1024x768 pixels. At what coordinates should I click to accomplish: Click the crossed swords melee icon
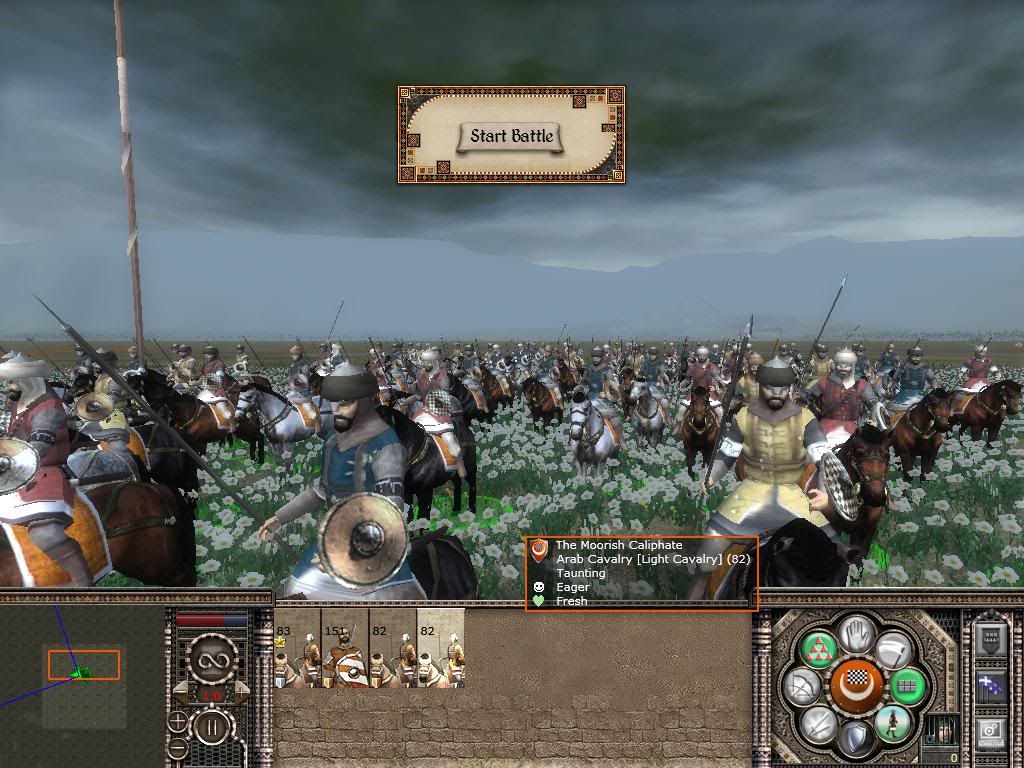coord(820,722)
